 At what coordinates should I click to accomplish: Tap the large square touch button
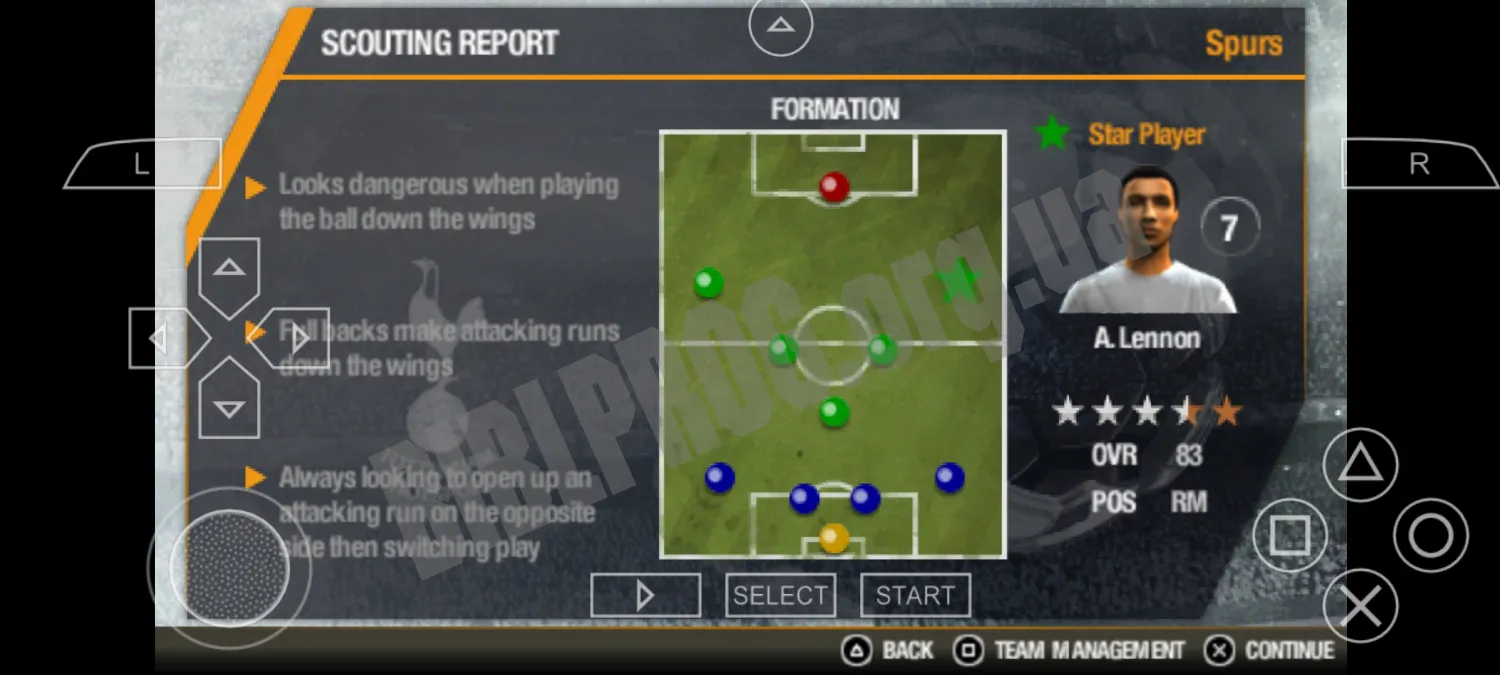pyautogui.click(x=1290, y=536)
